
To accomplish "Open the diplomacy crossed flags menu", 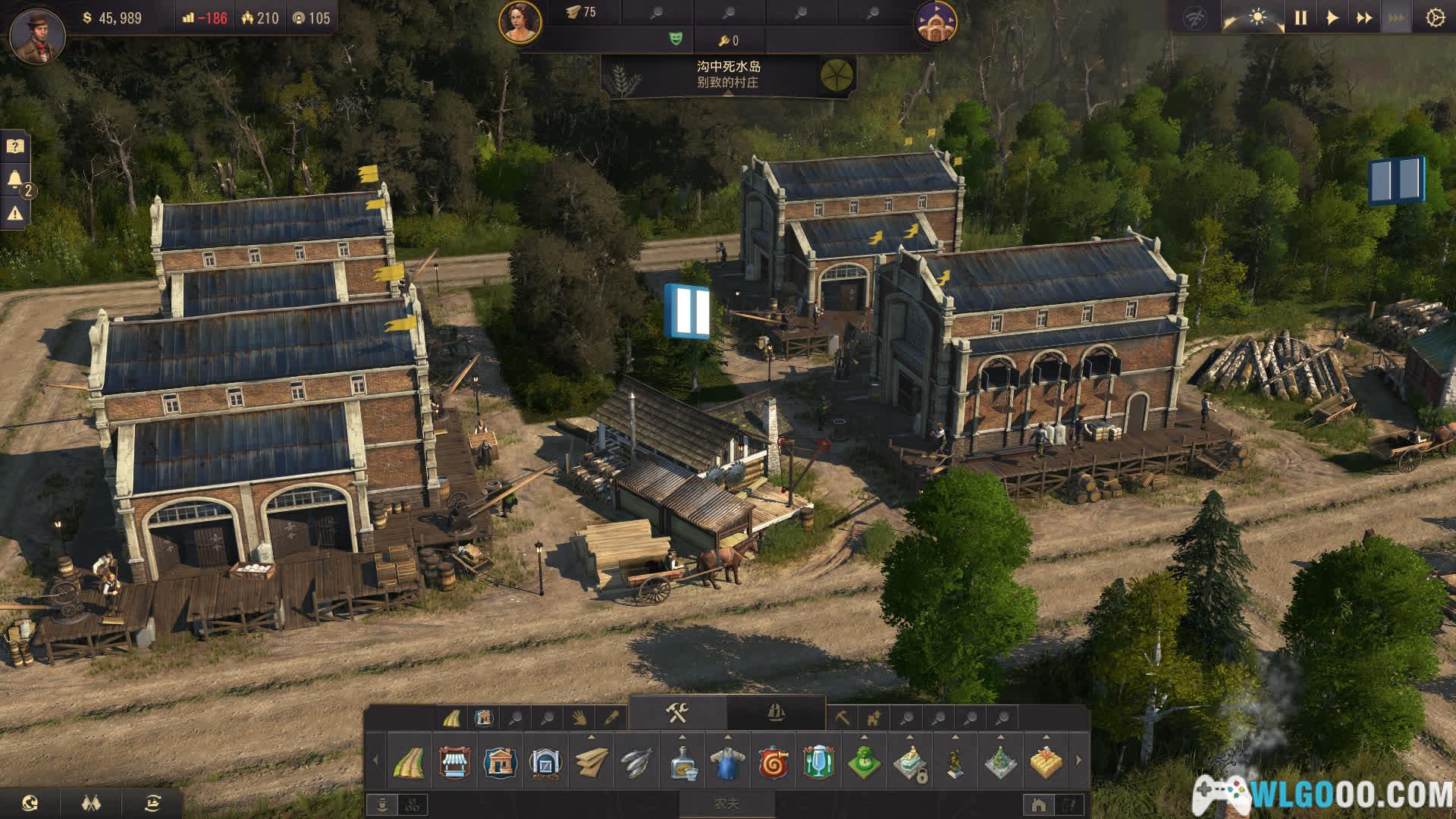I will tap(90, 802).
